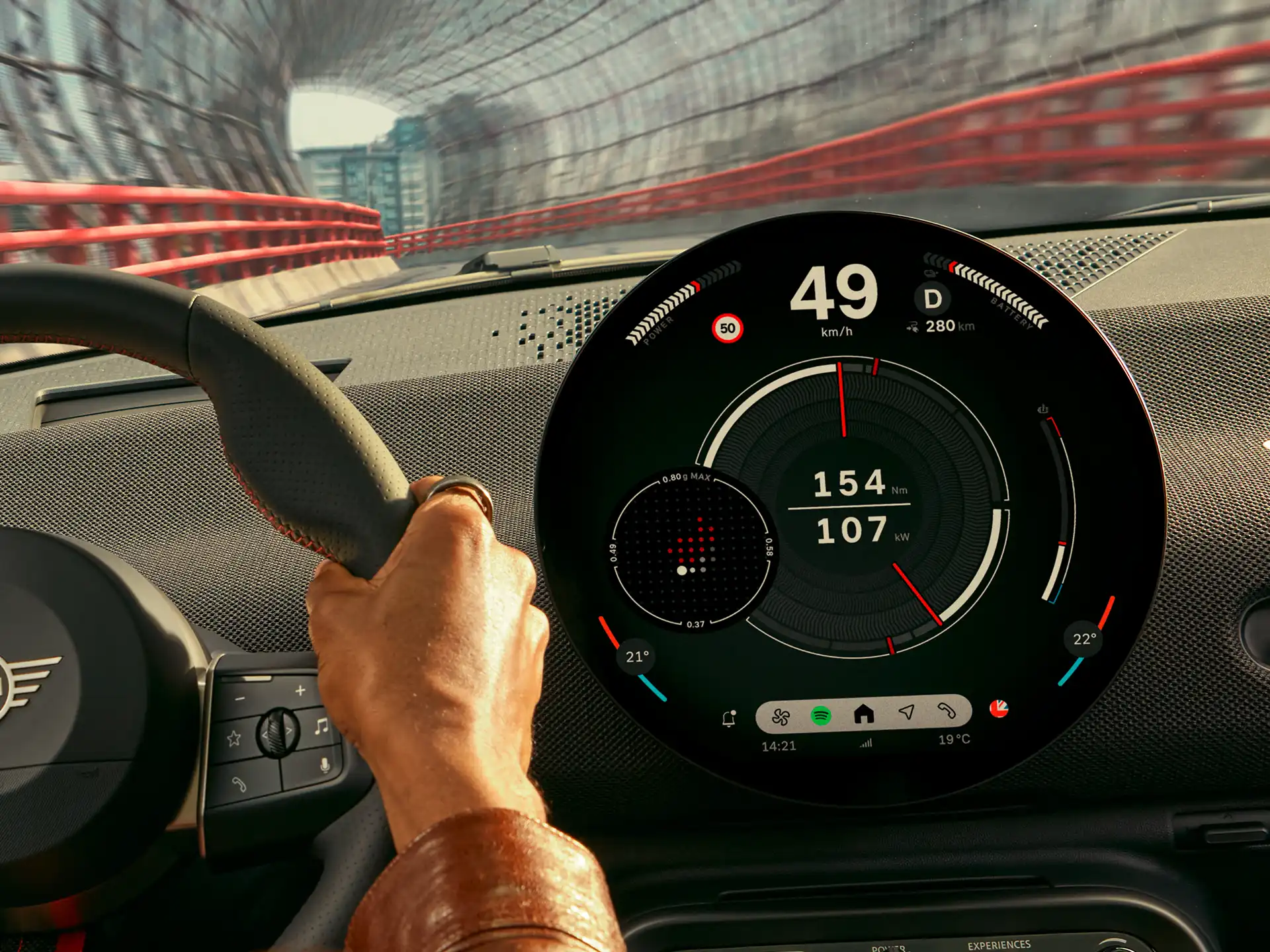Open the phone menu
The width and height of the screenshot is (1270, 952).
pyautogui.click(x=947, y=711)
